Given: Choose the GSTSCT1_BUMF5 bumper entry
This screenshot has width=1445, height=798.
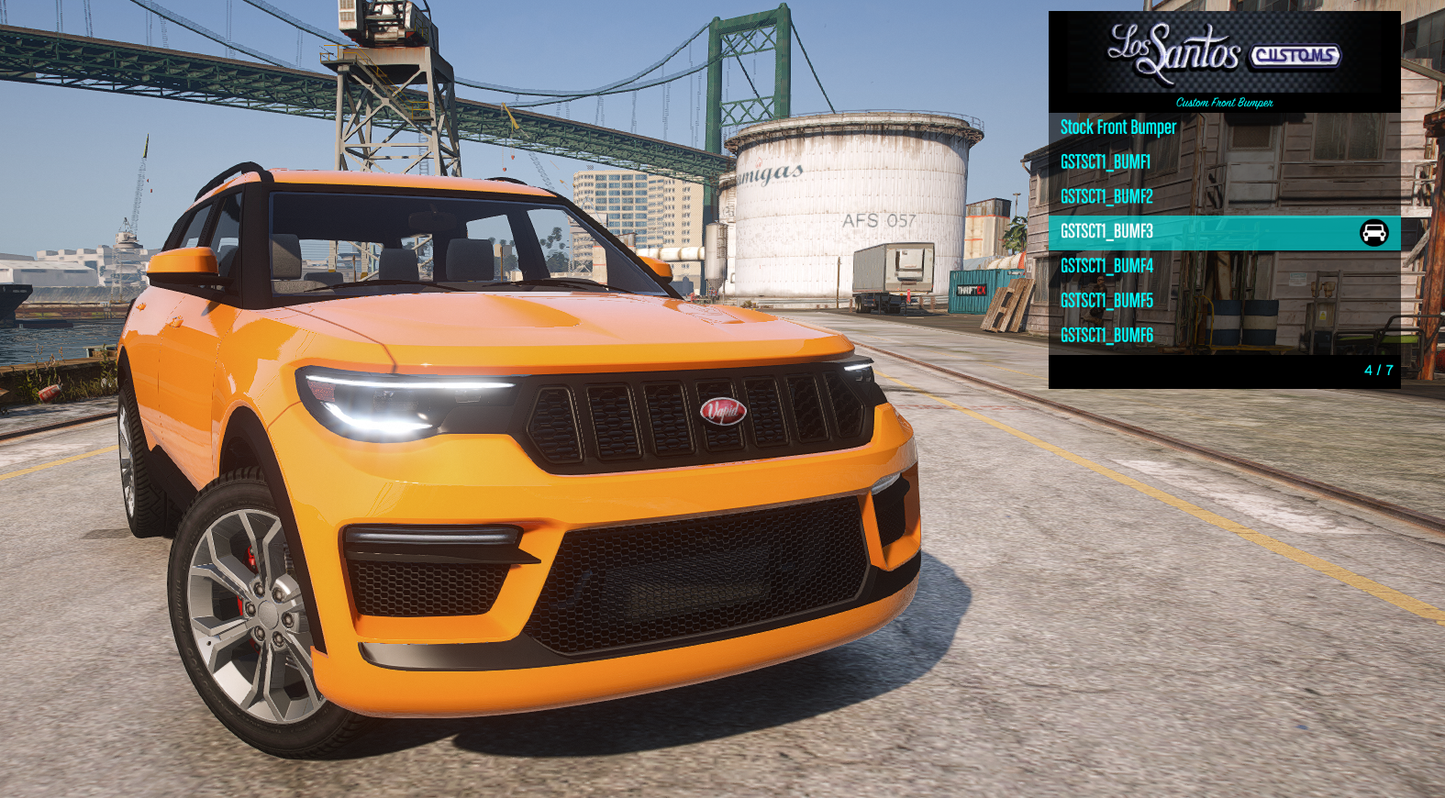Looking at the screenshot, I should pos(1106,301).
